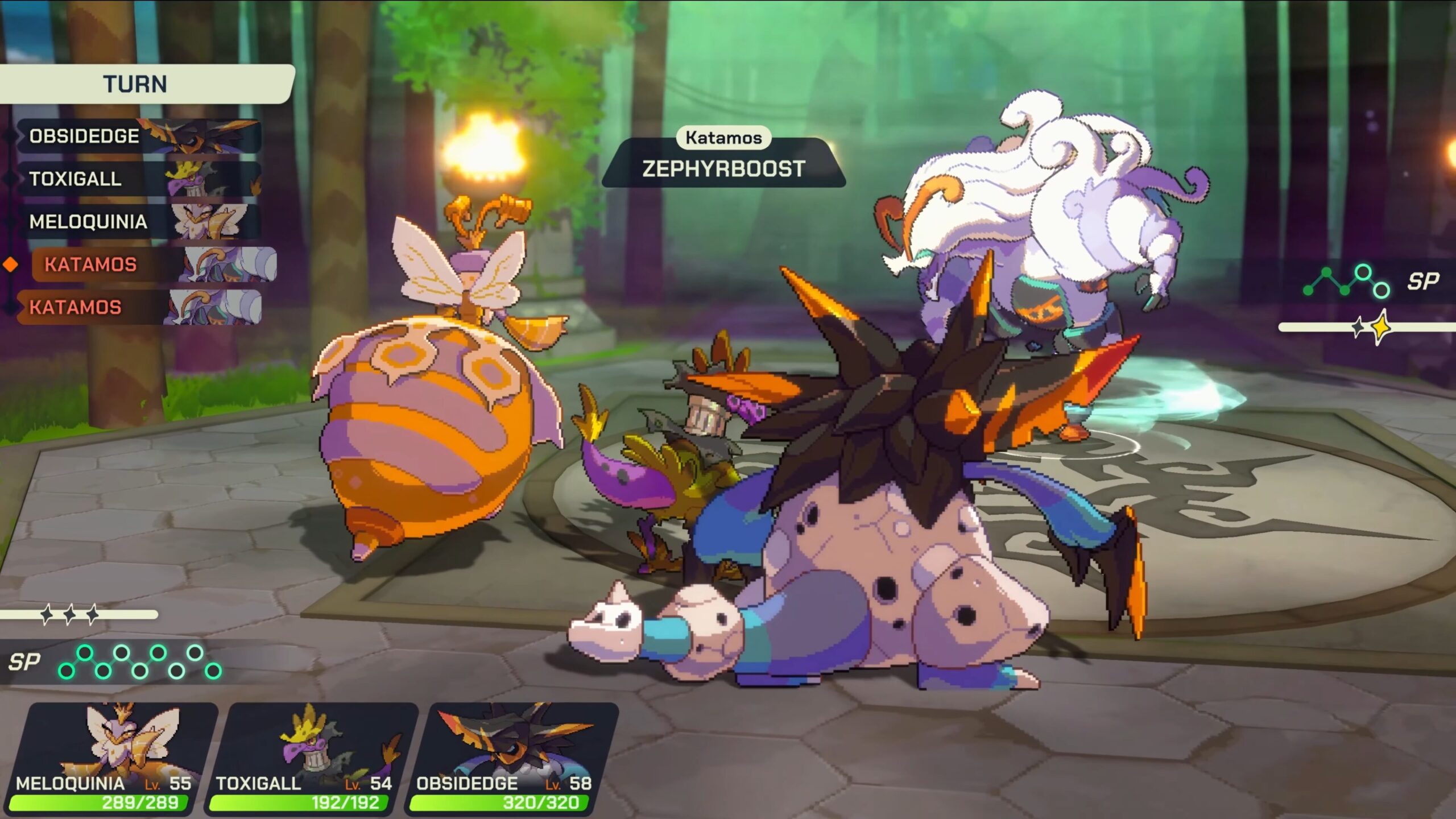Click the Obsidedge thumbnail in turn order
1456x819 pixels.
pyautogui.click(x=199, y=136)
